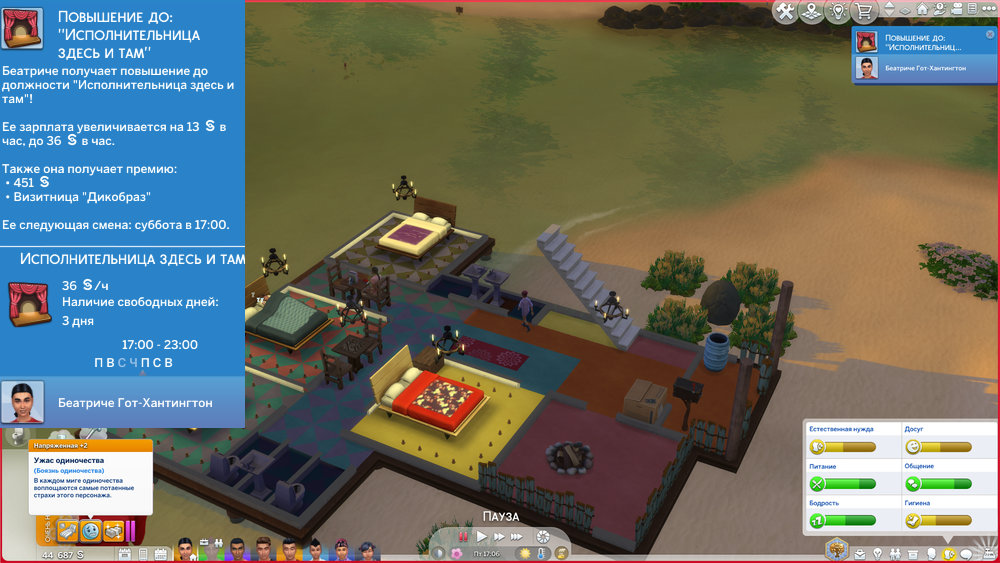Open the Aspirations tree emblem
This screenshot has height=563, width=1000.
point(835,549)
